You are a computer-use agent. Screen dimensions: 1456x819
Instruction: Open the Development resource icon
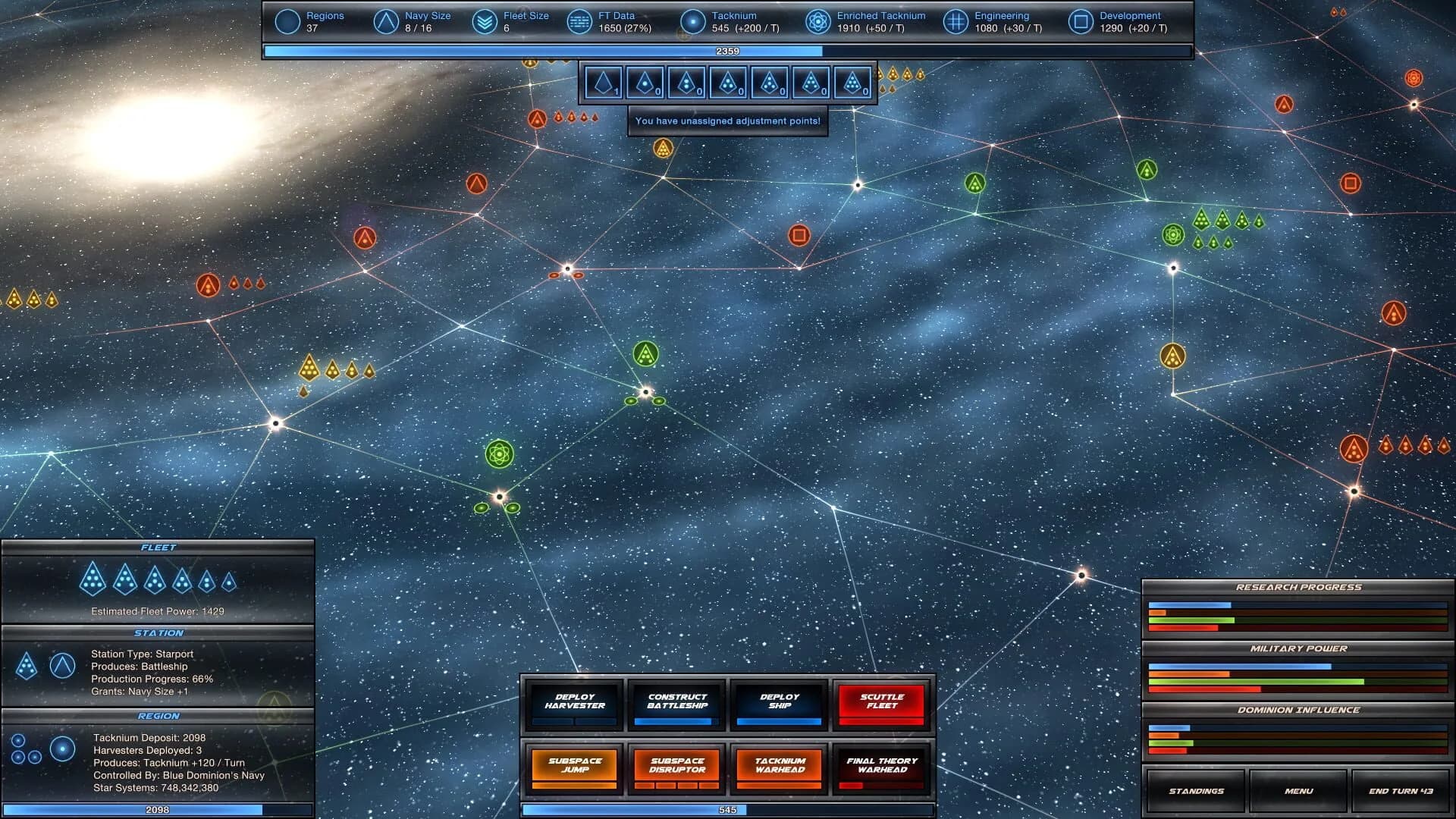1080,21
